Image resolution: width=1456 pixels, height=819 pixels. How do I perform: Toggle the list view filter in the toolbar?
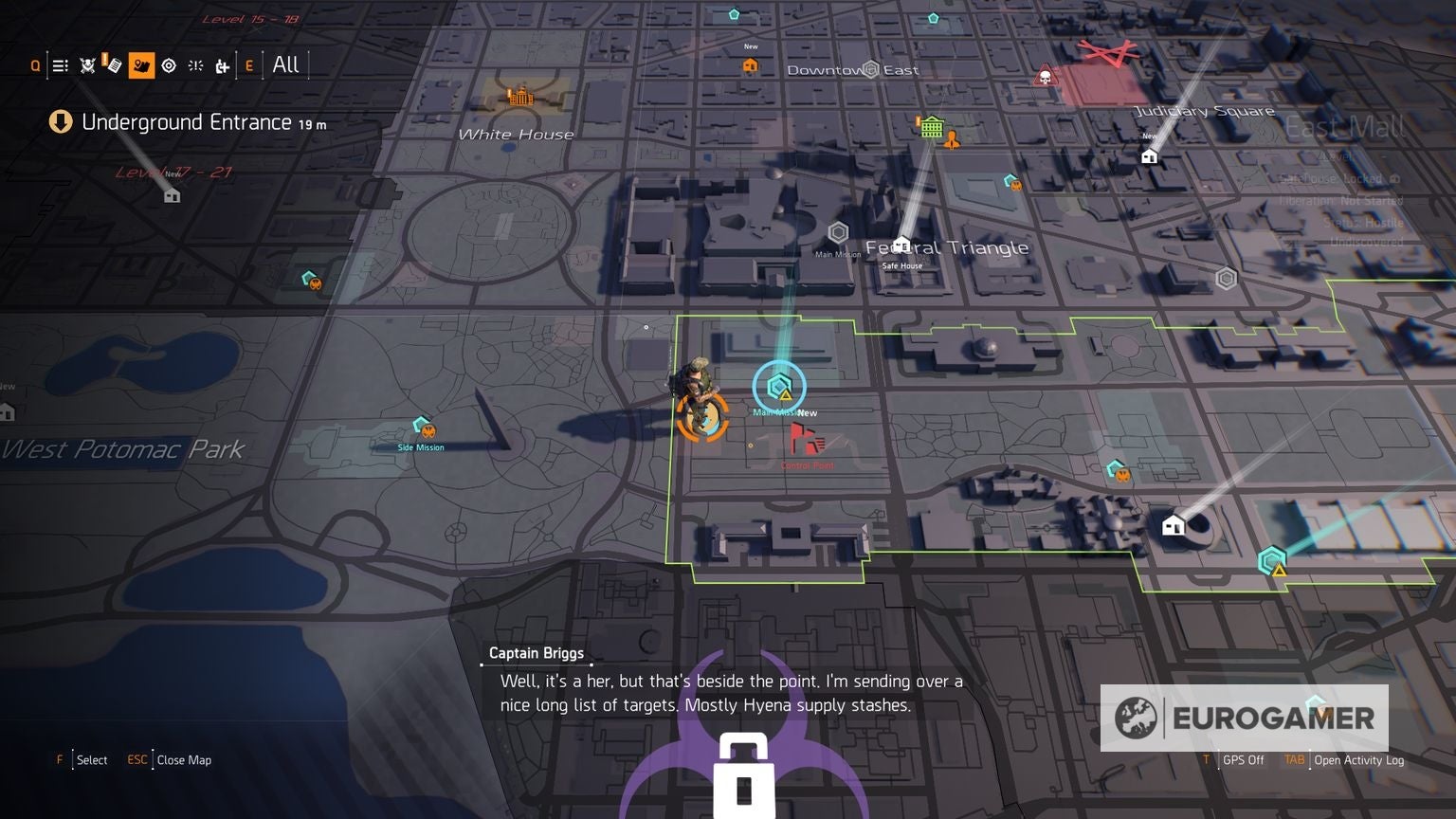[x=60, y=64]
